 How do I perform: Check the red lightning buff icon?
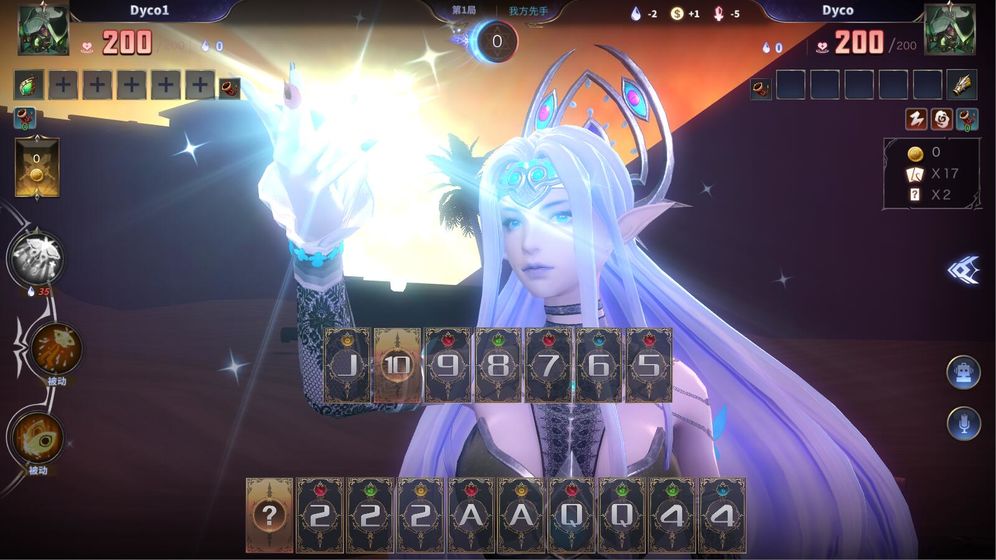(x=916, y=120)
